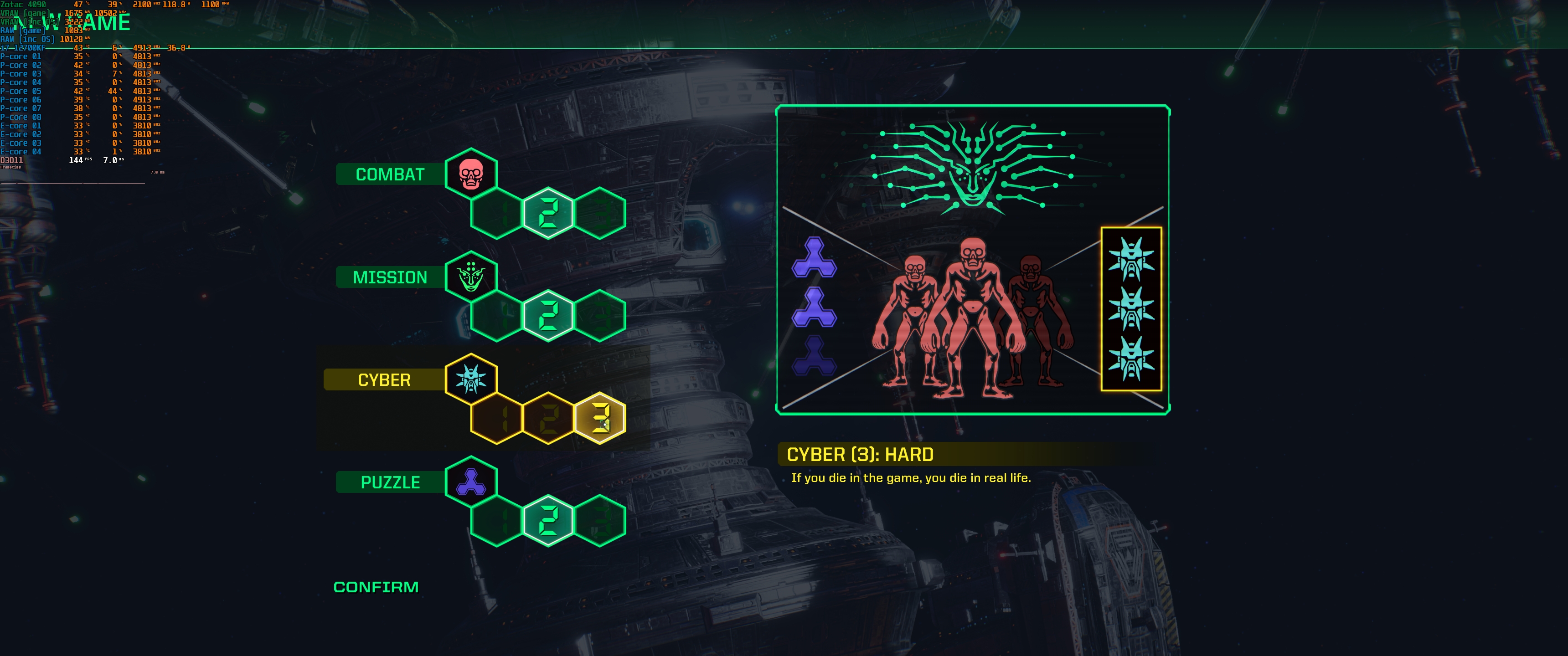Select the Puzzle difficulty label
Screen dimensions: 1568x656
point(390,482)
